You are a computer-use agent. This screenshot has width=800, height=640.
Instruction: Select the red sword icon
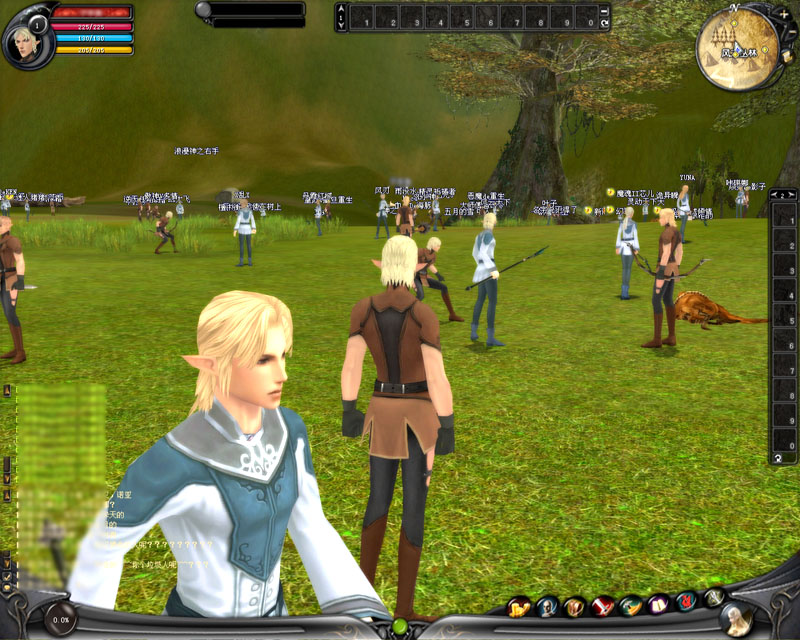pos(602,605)
